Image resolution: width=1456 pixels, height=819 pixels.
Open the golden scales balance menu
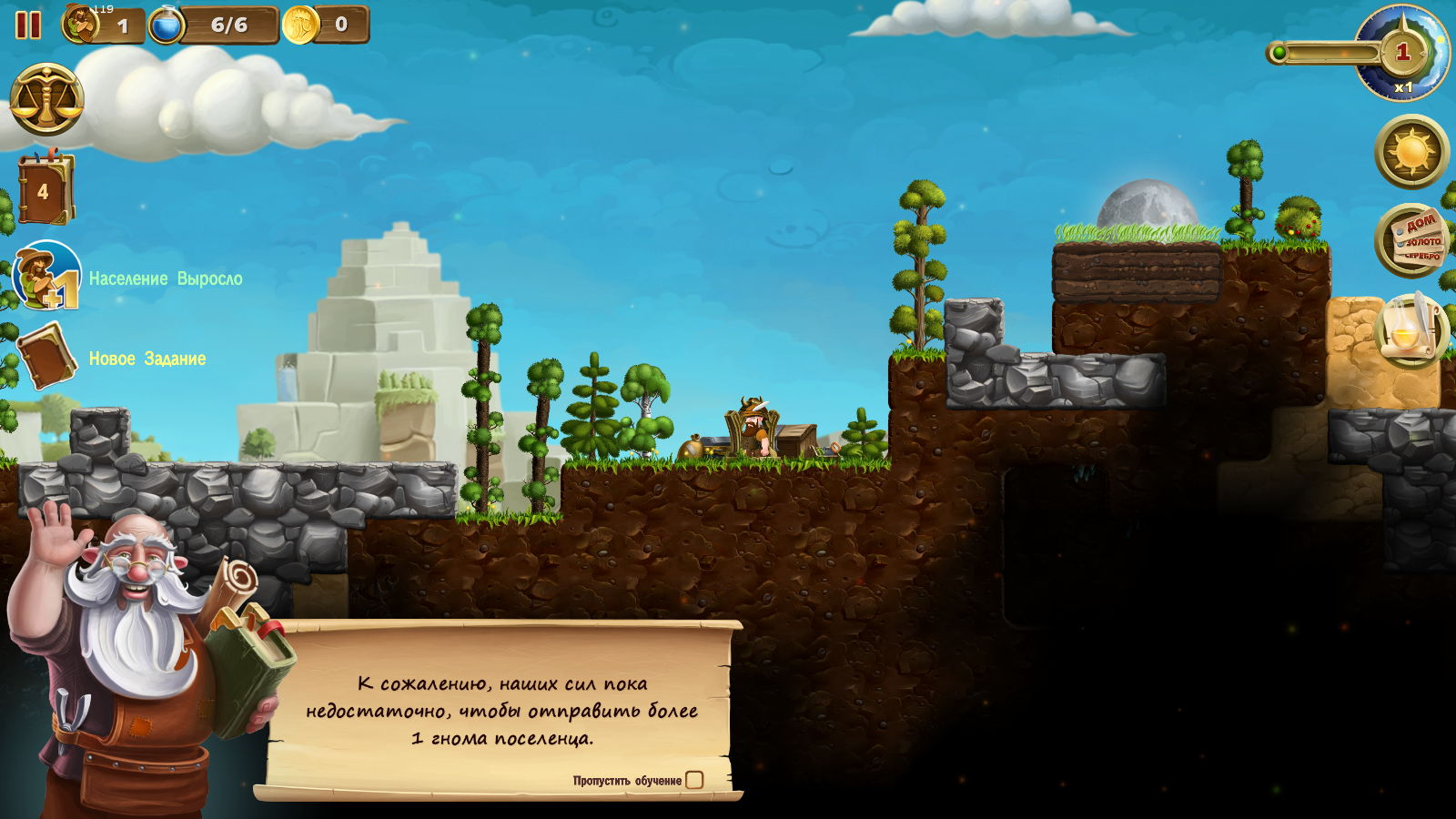tap(46, 100)
